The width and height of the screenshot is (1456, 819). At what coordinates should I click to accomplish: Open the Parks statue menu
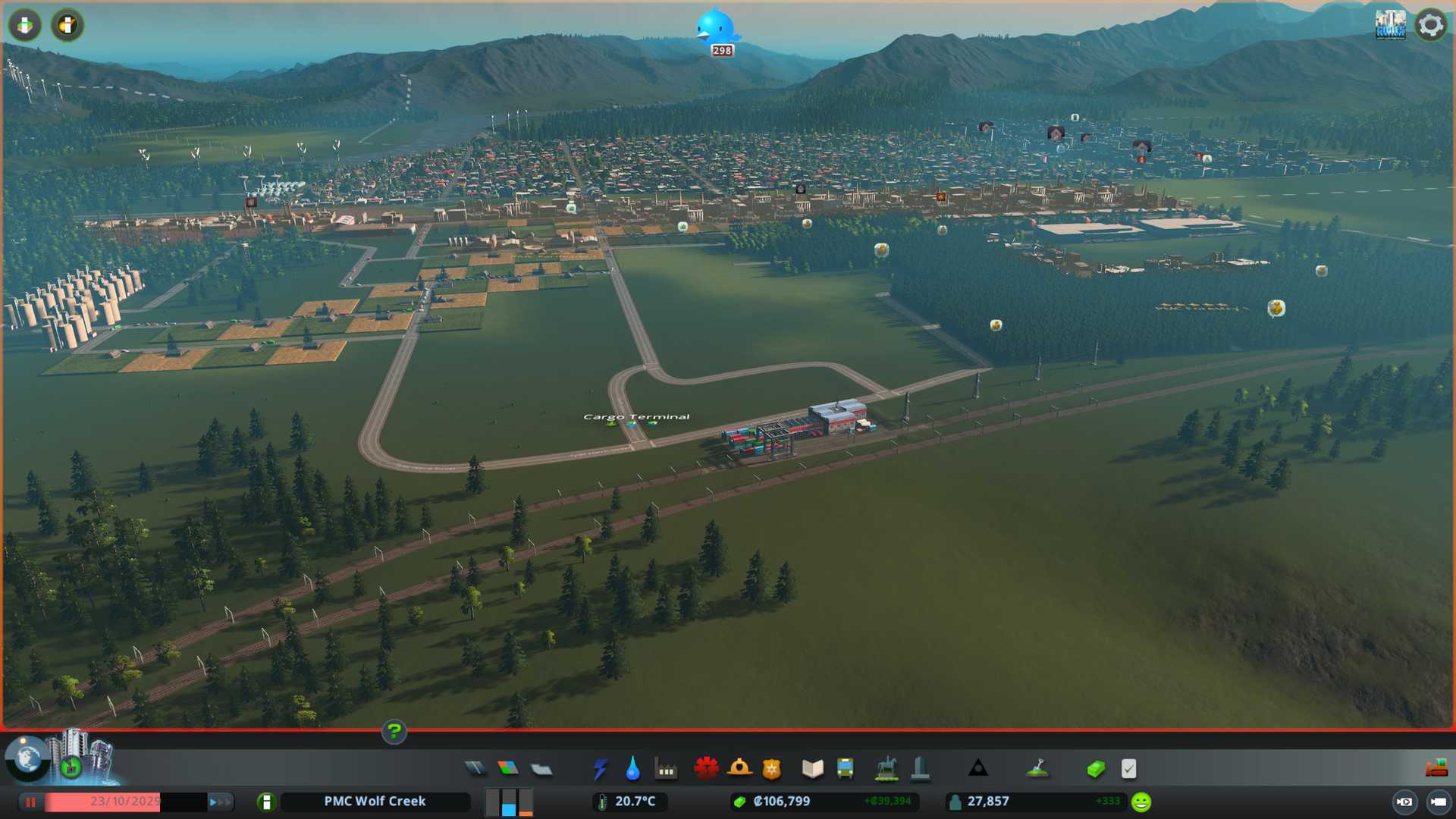(886, 769)
